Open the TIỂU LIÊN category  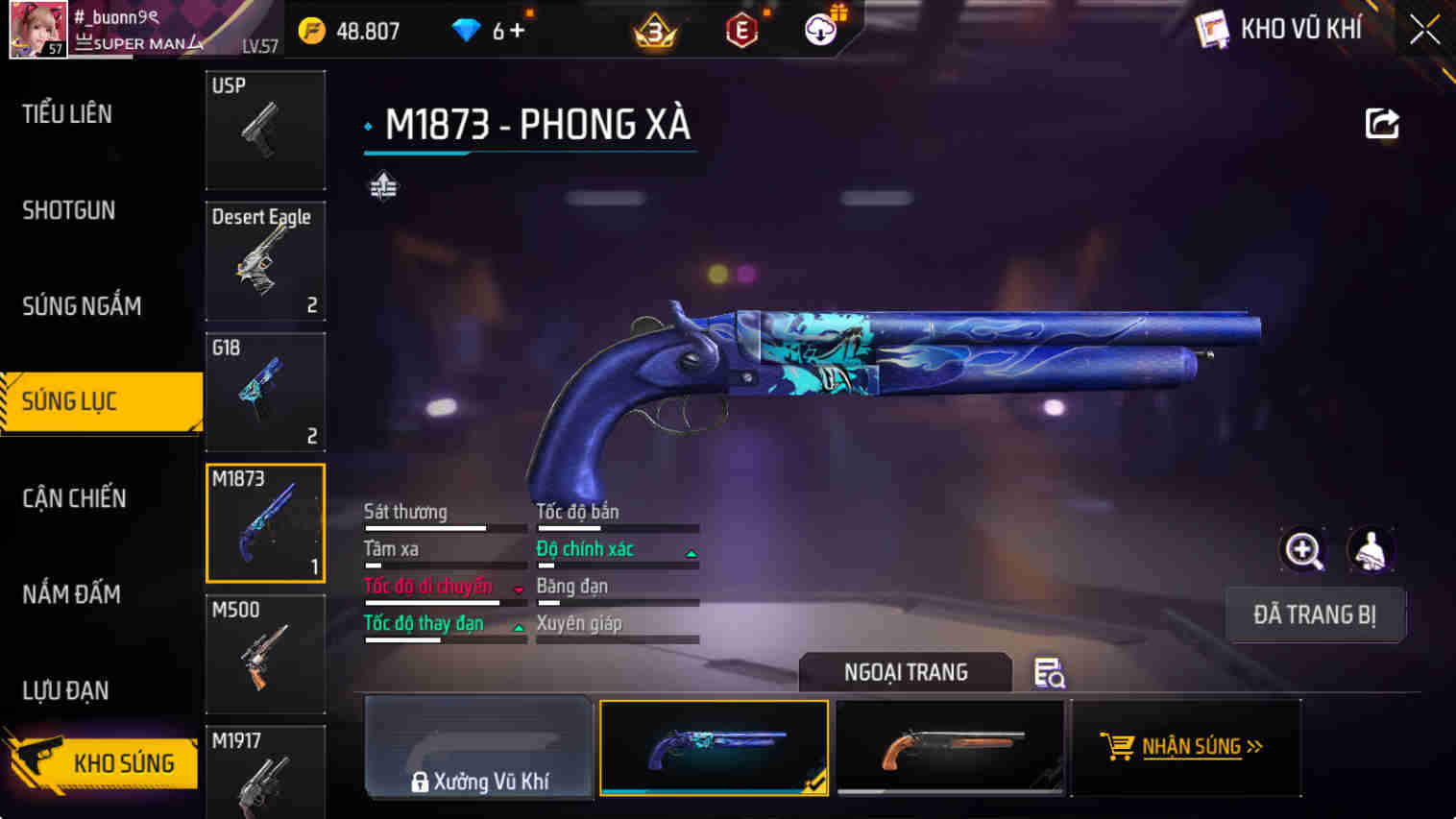tap(68, 114)
